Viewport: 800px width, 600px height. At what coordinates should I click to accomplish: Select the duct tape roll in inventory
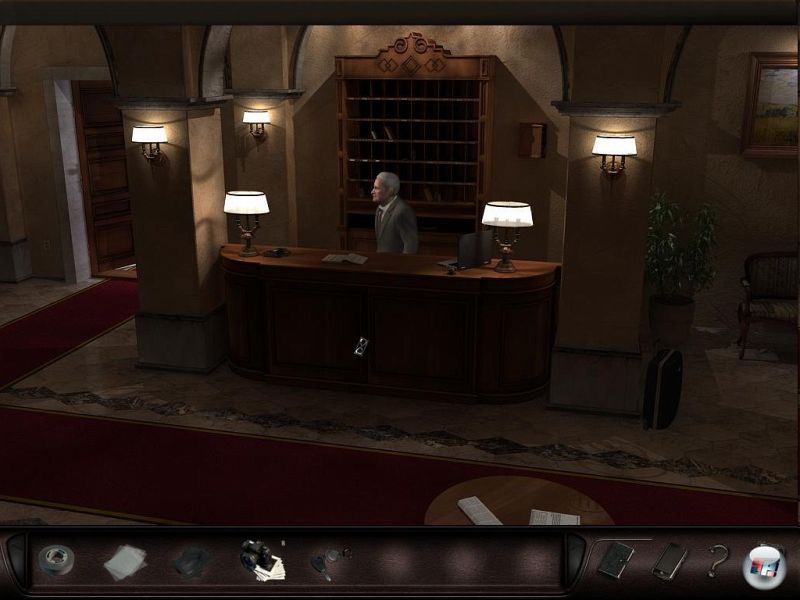coord(56,560)
